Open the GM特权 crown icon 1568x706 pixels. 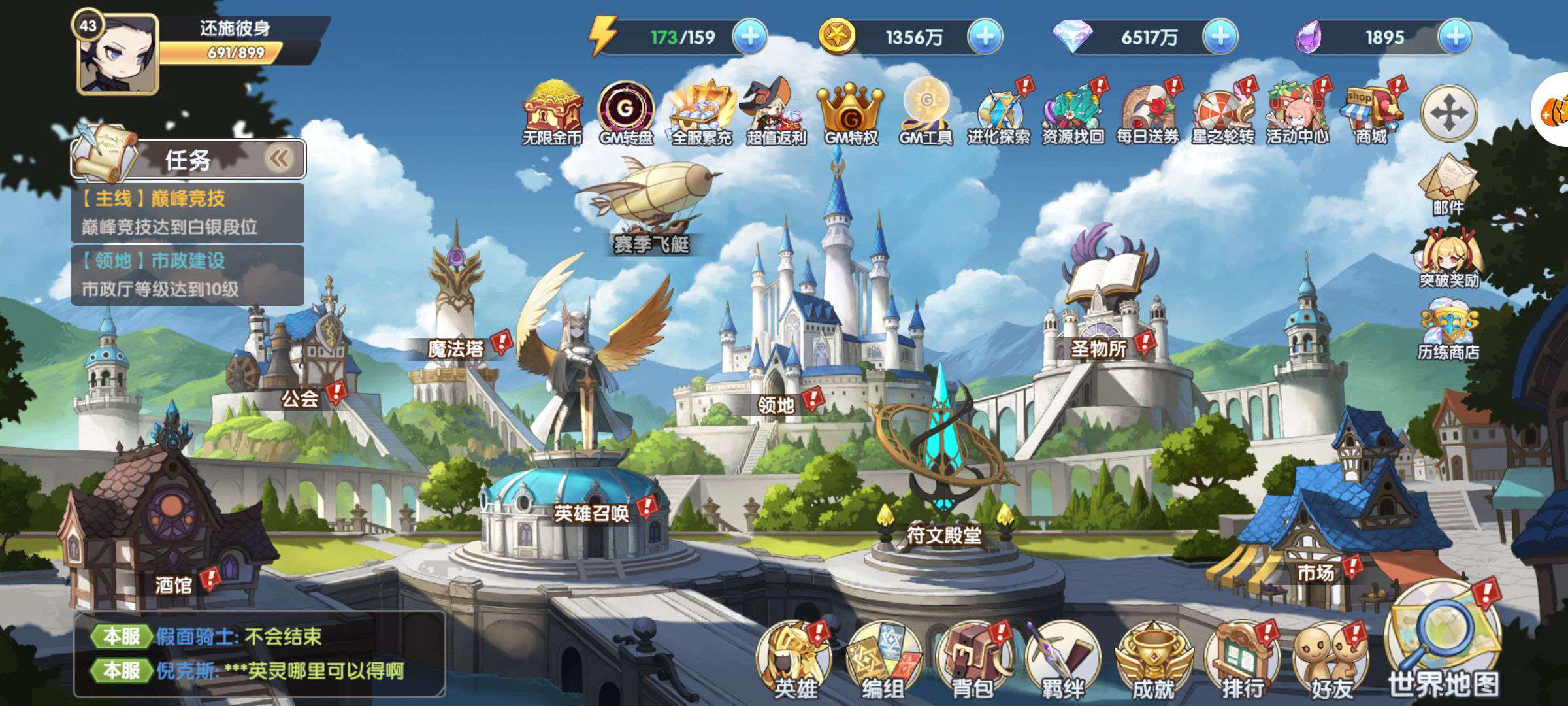point(851,112)
